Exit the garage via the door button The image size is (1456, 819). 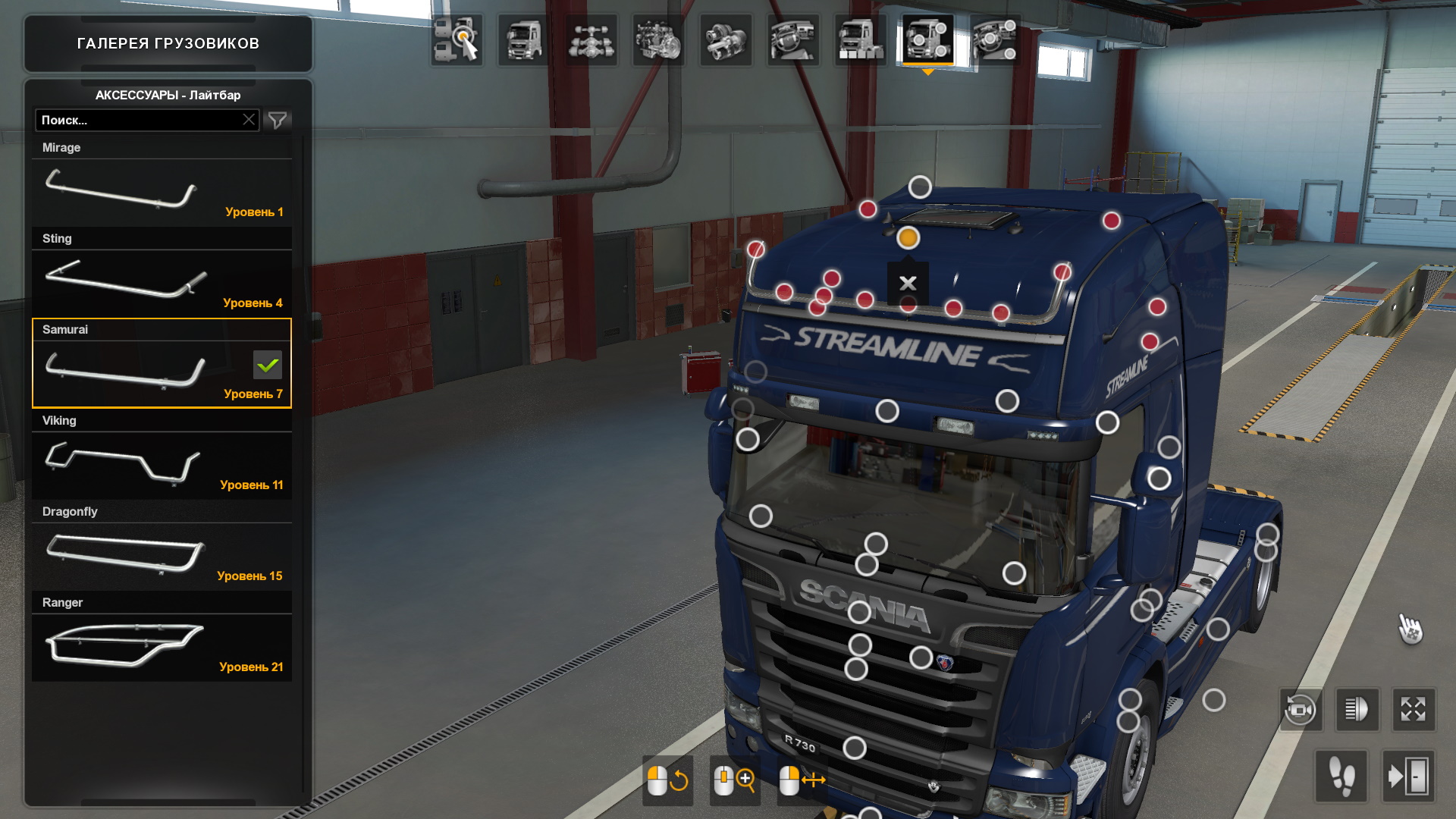(x=1408, y=776)
